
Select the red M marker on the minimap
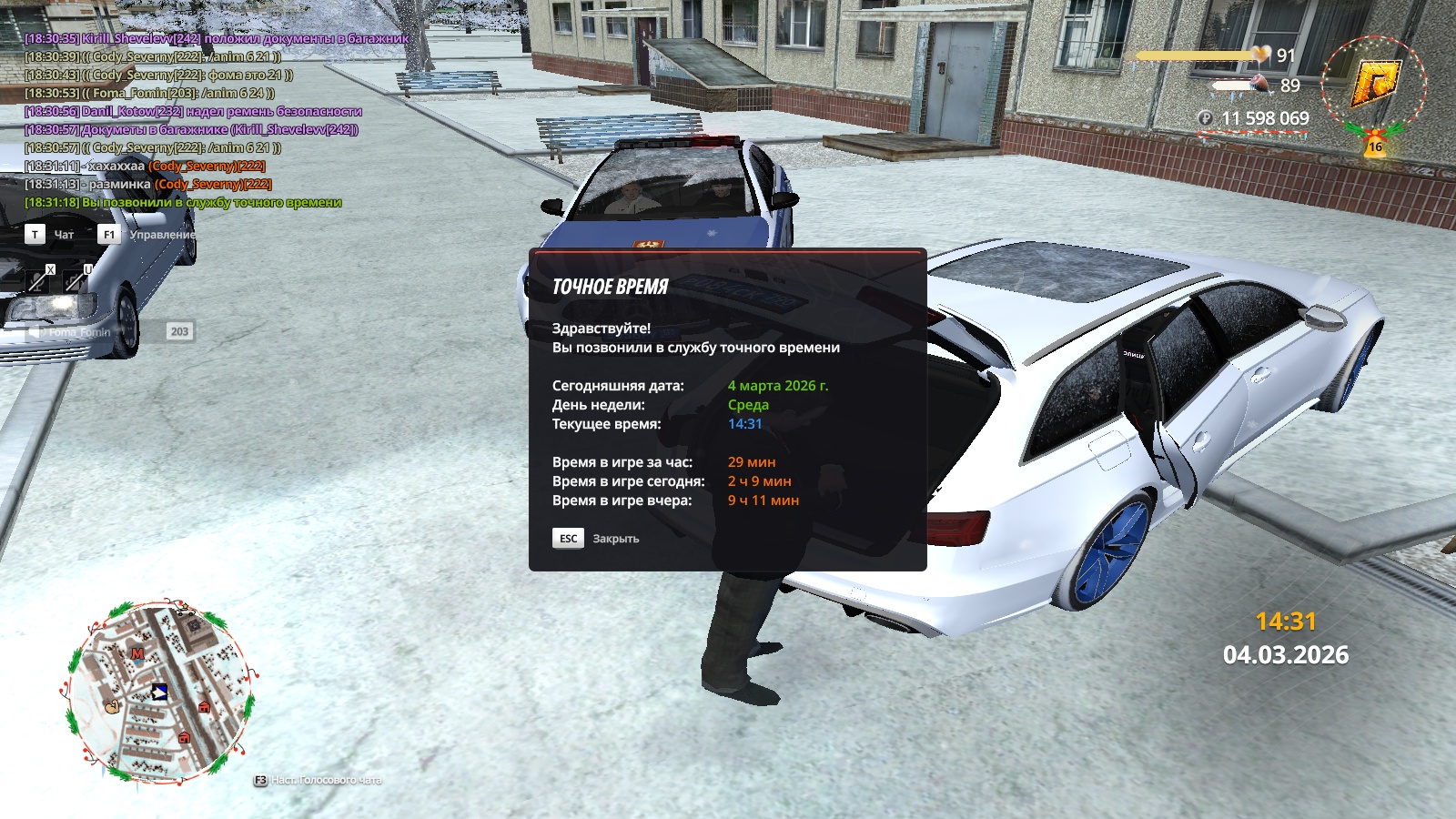coord(137,653)
